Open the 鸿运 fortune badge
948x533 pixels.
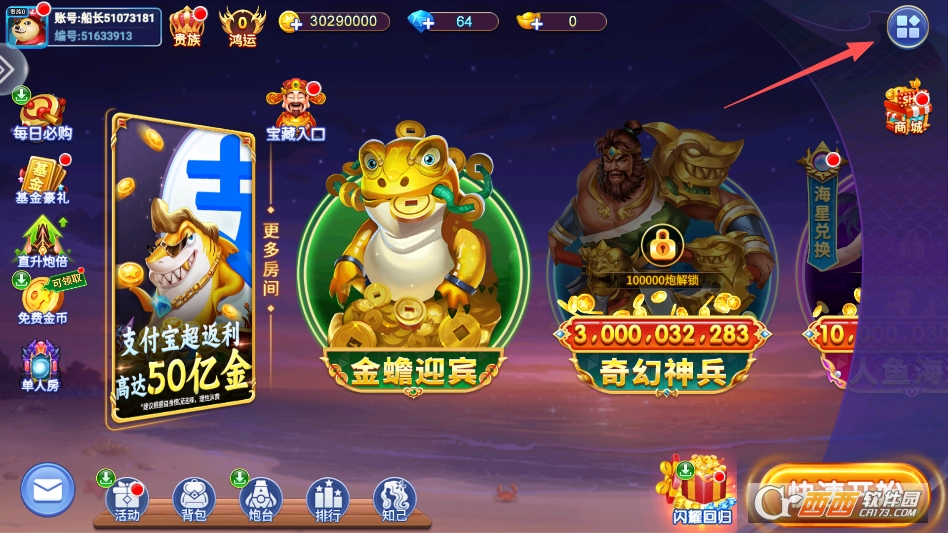pyautogui.click(x=242, y=24)
